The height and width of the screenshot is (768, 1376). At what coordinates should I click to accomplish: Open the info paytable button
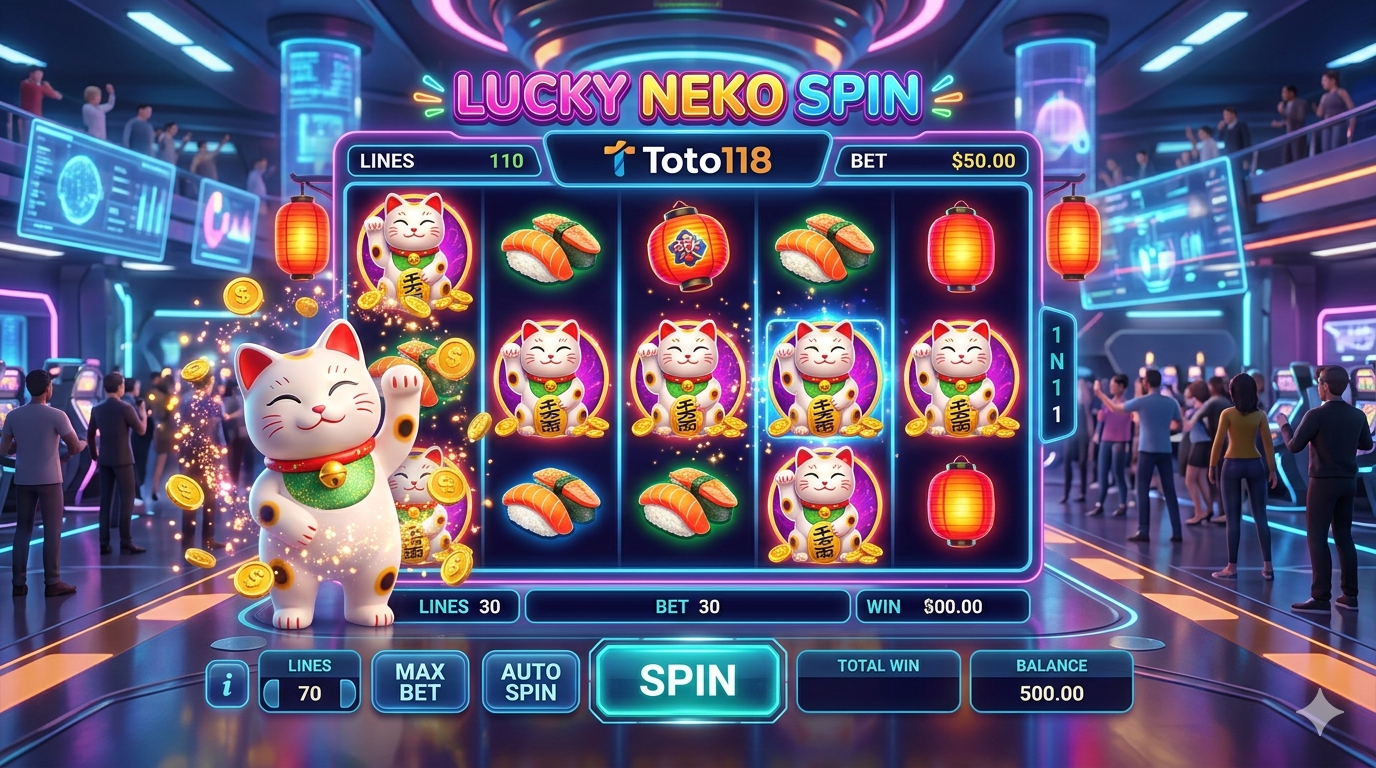(x=228, y=684)
